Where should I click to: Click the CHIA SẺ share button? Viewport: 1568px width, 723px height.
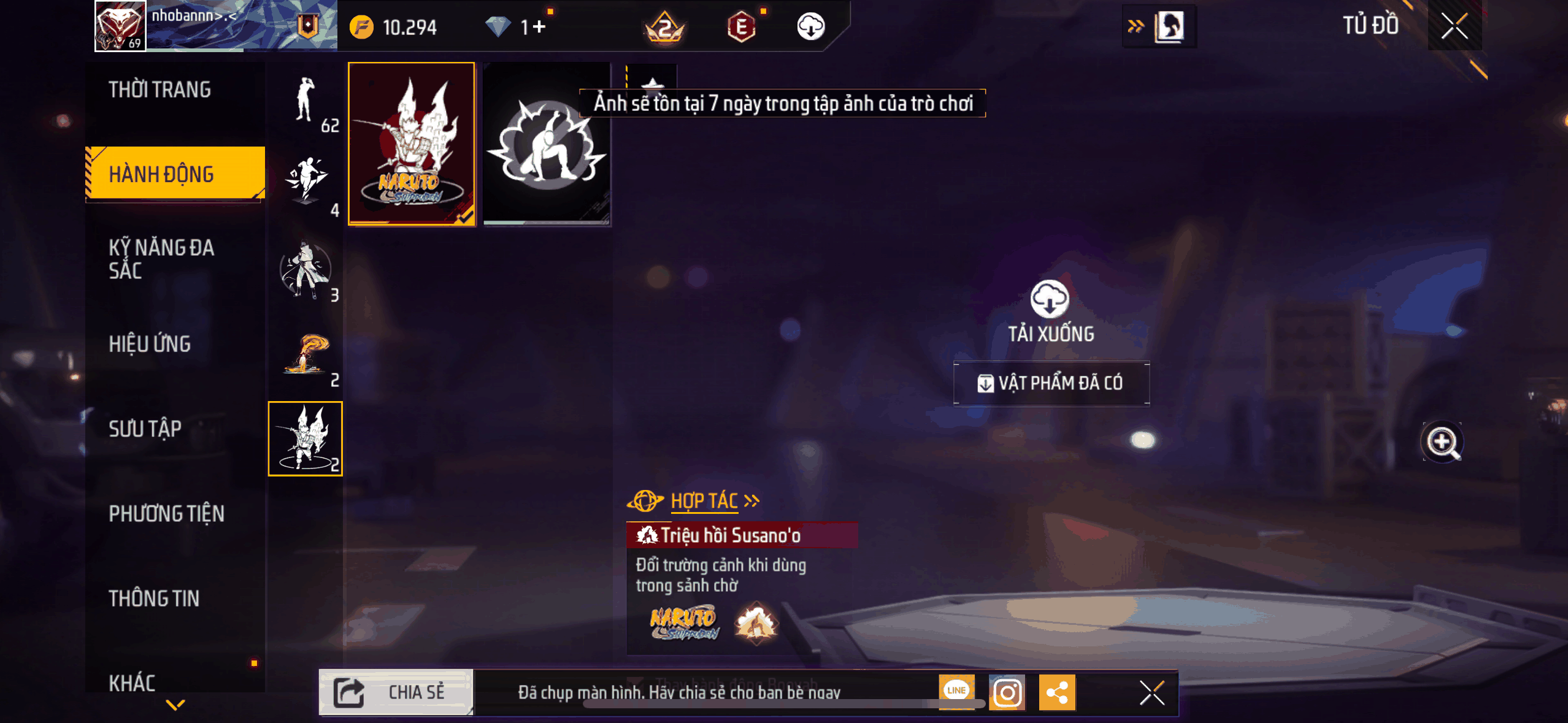click(396, 692)
